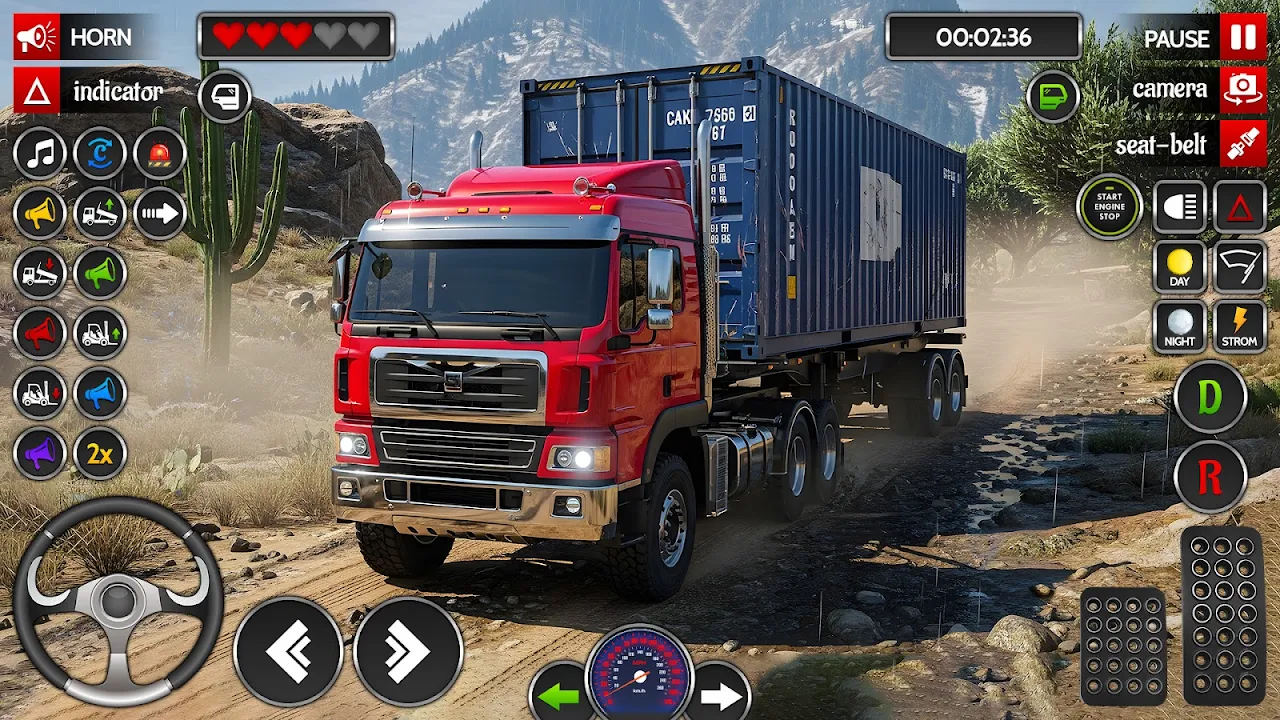Image resolution: width=1280 pixels, height=720 pixels.
Task: Open the green car door icon
Action: (x=1053, y=97)
